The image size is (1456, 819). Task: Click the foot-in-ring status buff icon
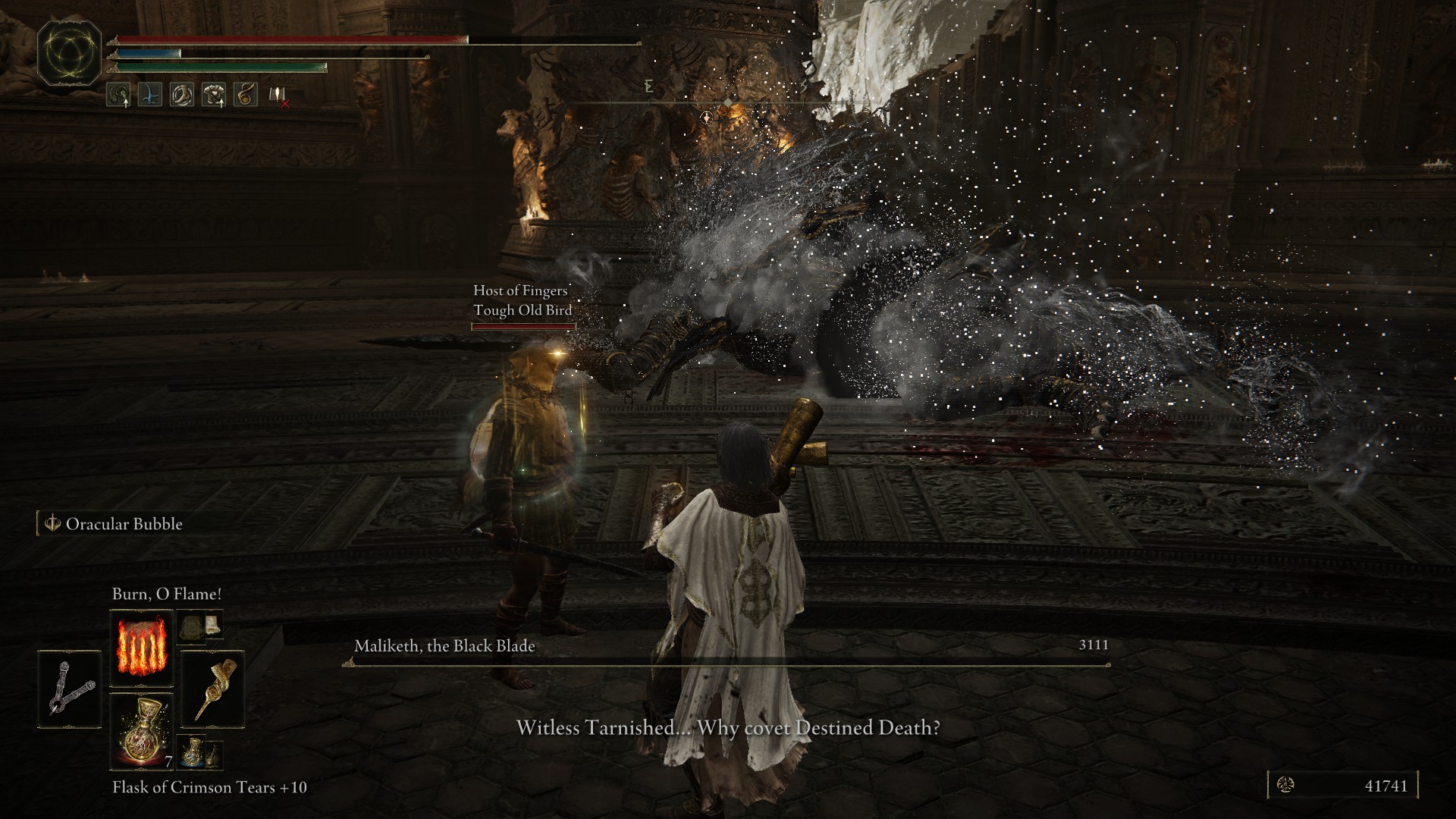coord(181,95)
